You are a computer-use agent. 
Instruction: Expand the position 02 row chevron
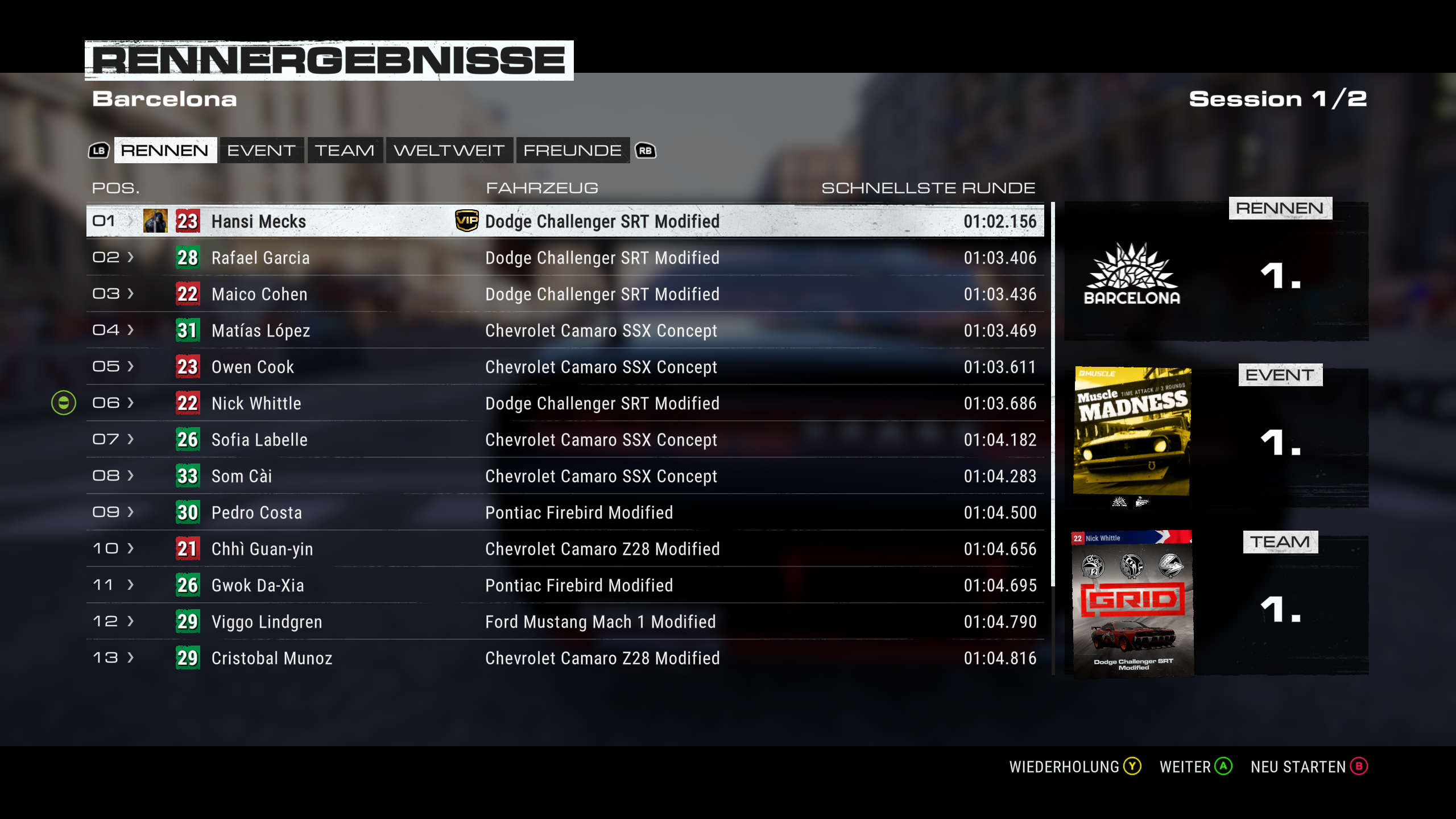point(130,258)
